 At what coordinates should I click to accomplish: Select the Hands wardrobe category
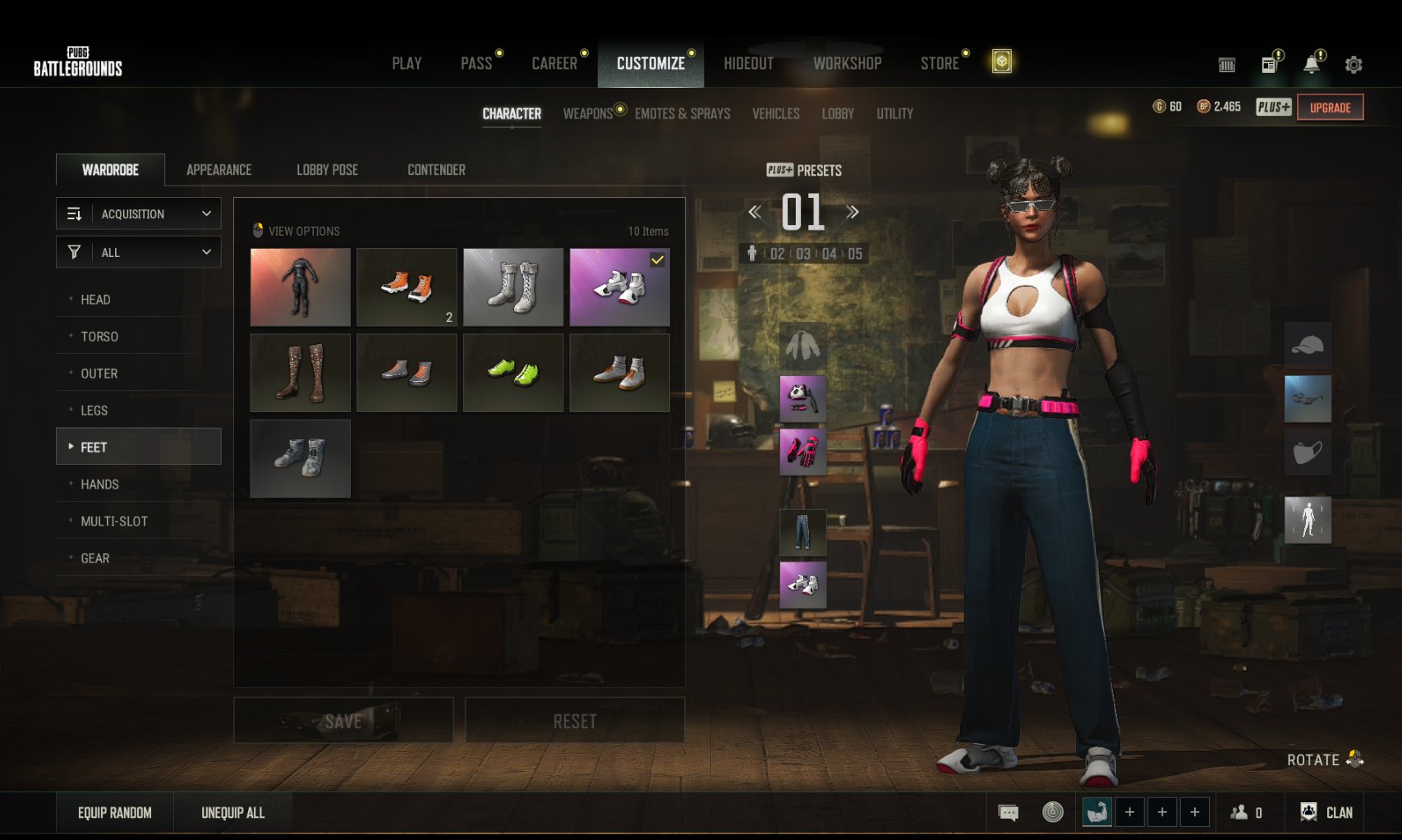(x=99, y=484)
